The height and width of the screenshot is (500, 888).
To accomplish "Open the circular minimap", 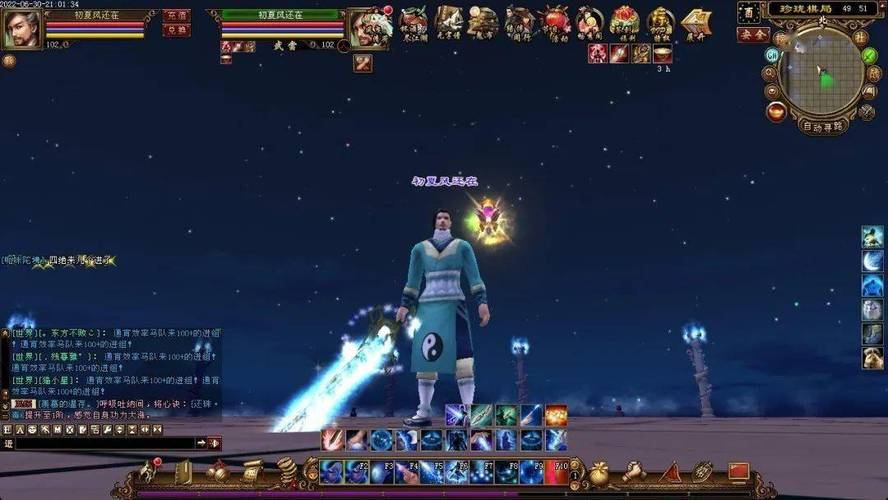I will pos(822,73).
